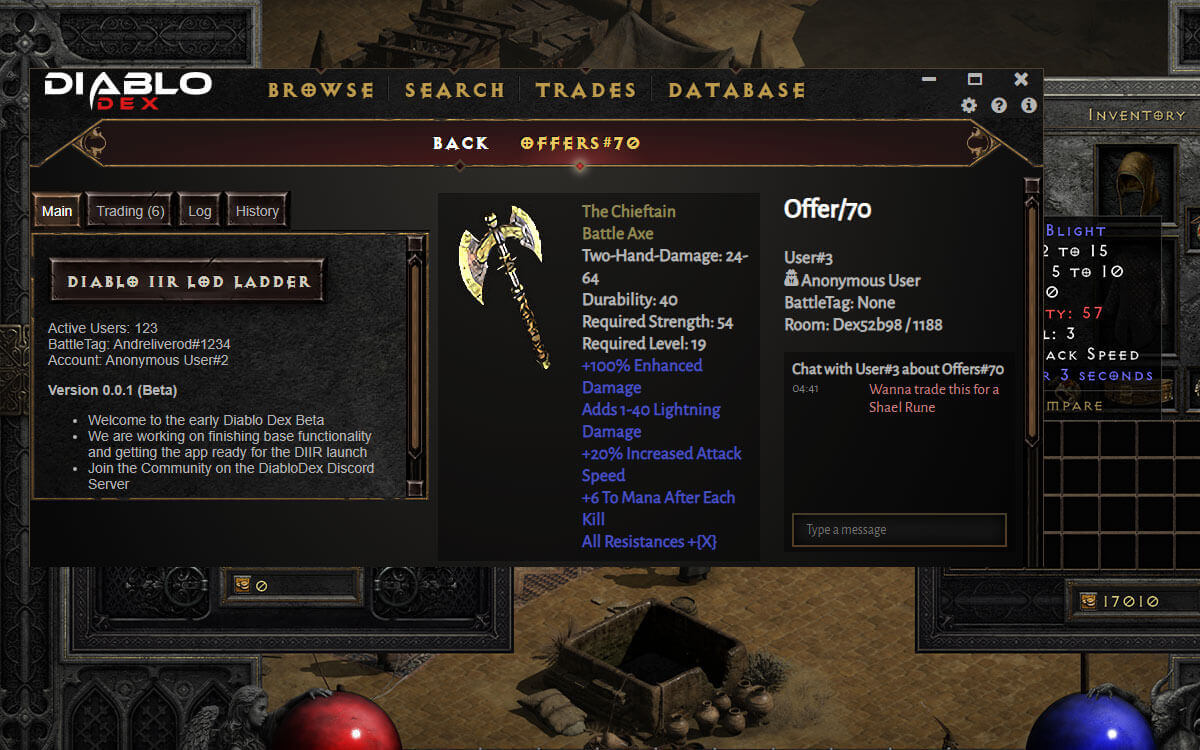Switch to the Trading (6) tab
Image resolution: width=1200 pixels, height=750 pixels.
[130, 211]
